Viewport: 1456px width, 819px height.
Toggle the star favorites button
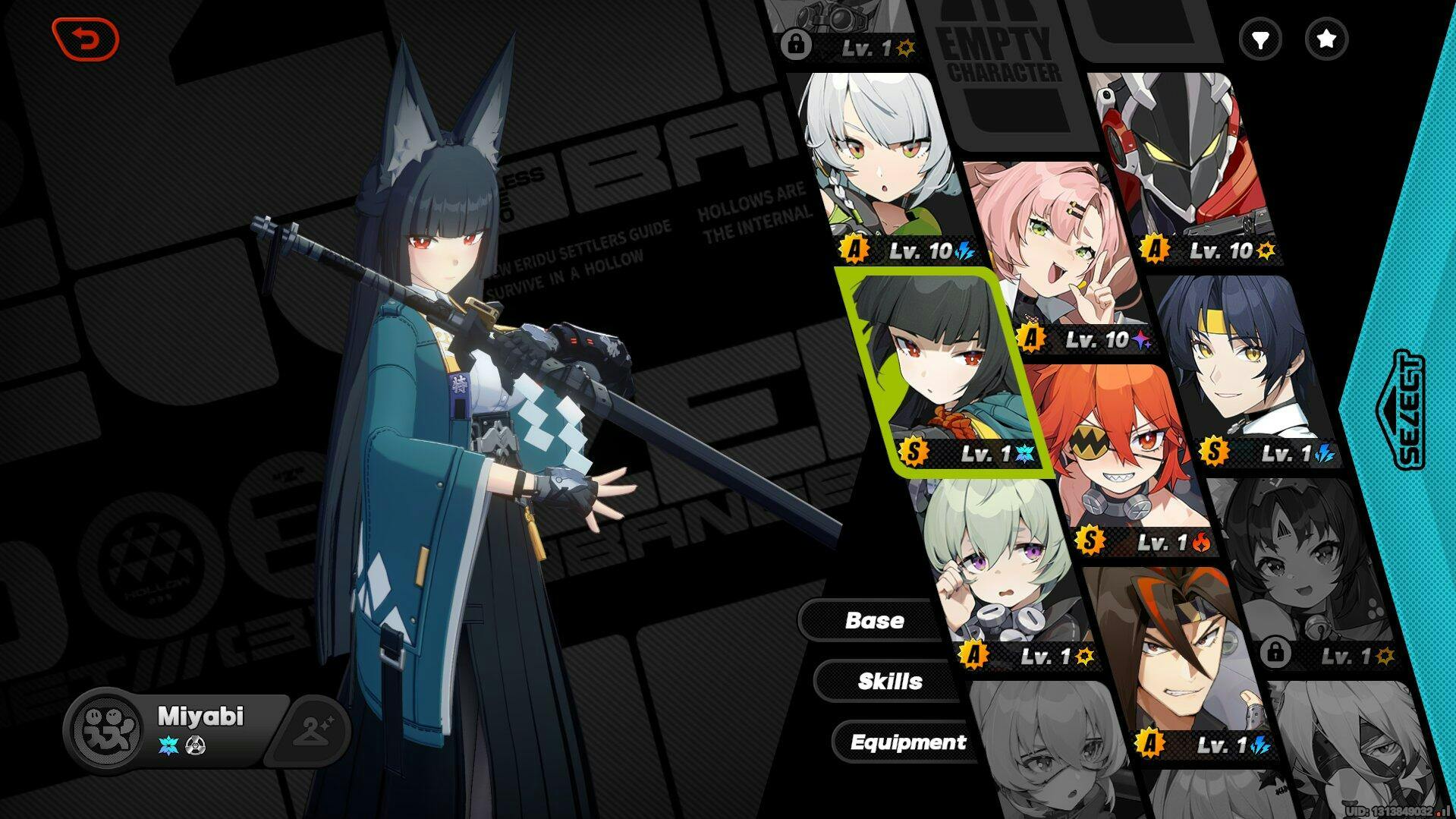tap(1326, 39)
